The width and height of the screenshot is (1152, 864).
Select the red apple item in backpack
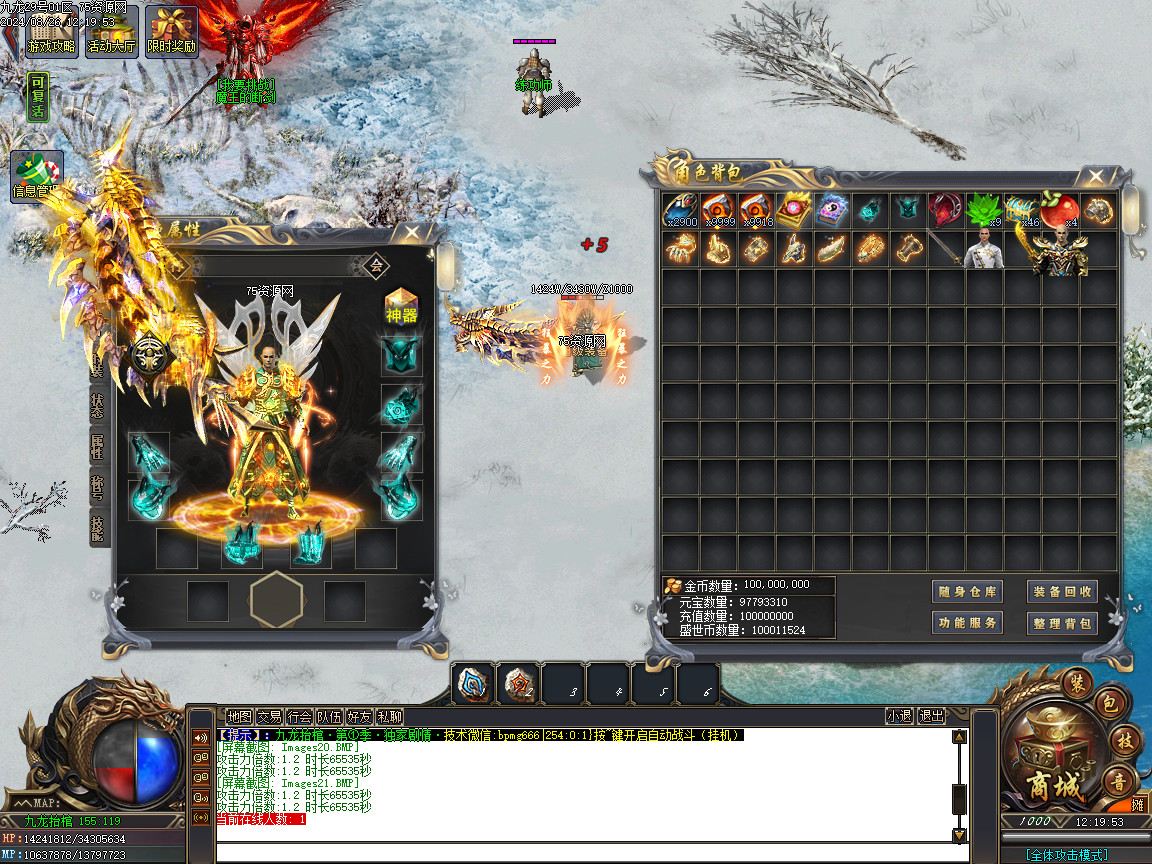tap(1060, 210)
